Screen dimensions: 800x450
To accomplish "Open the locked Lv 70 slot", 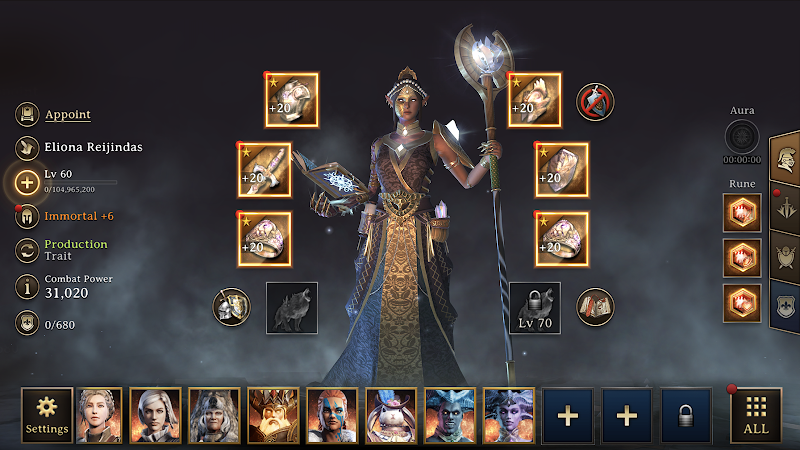I will [x=535, y=307].
